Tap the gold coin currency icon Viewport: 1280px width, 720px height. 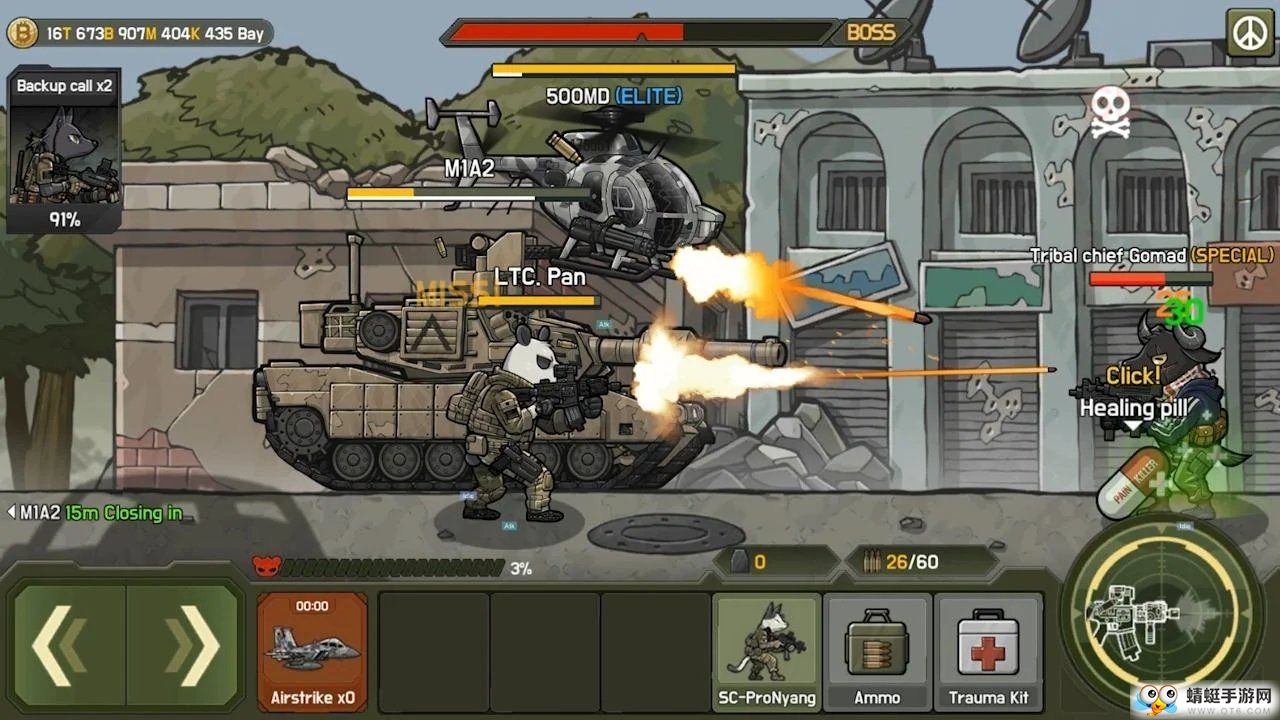tap(22, 34)
